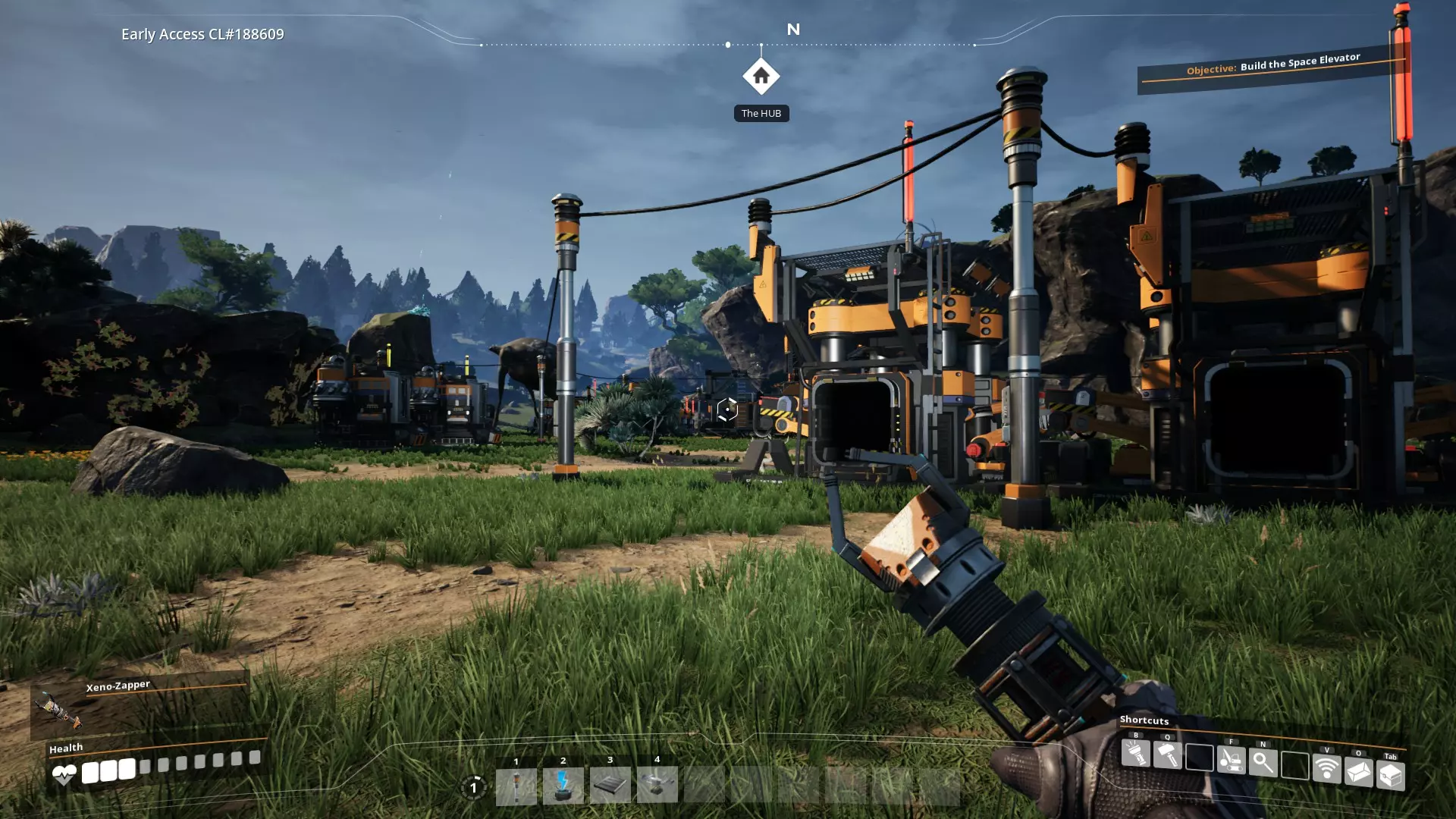Select the power pole hotbar slot

click(516, 786)
